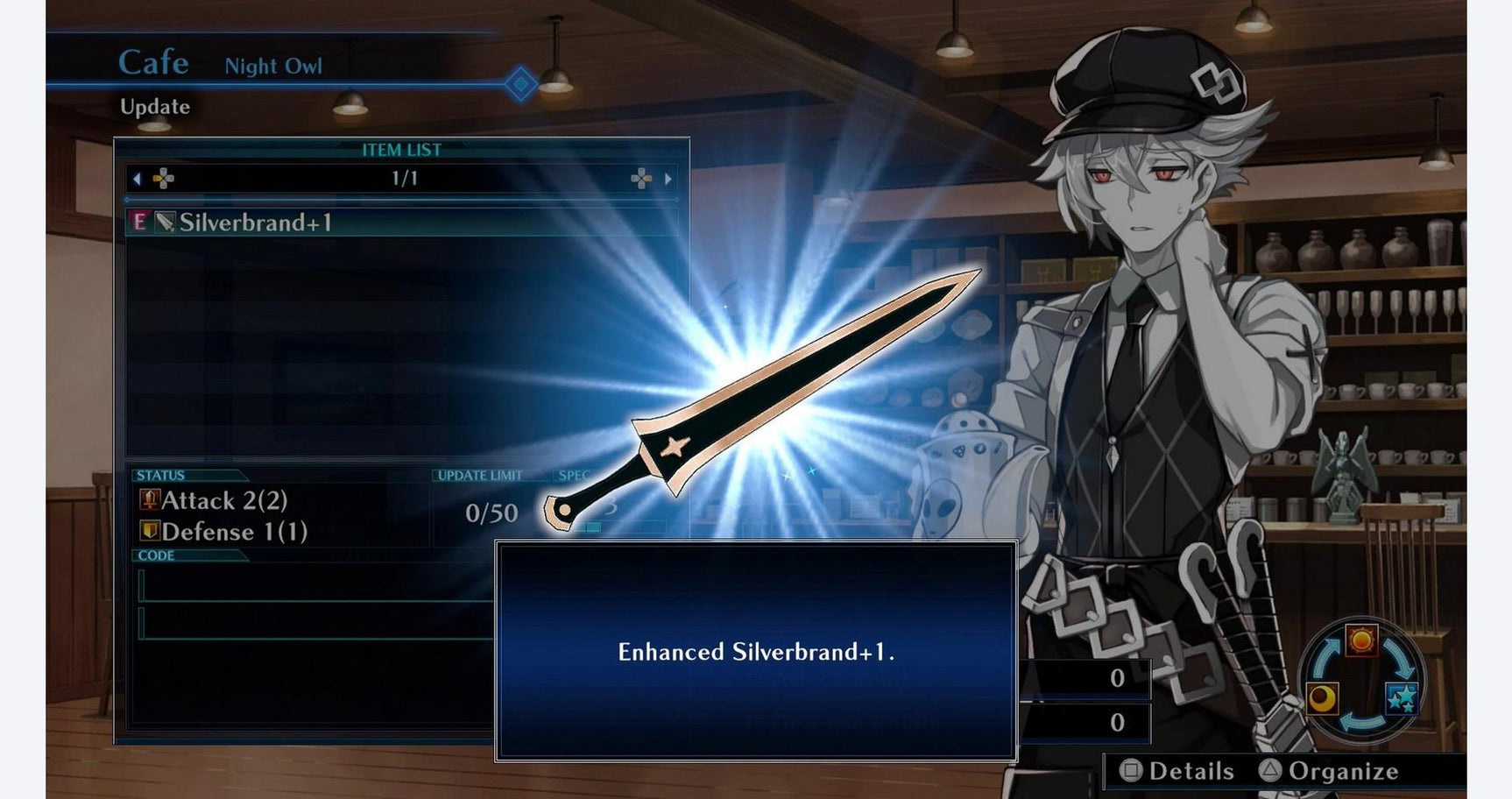The width and height of the screenshot is (1512, 799).
Task: Select the UPDATE LIMIT tab
Action: coord(479,476)
